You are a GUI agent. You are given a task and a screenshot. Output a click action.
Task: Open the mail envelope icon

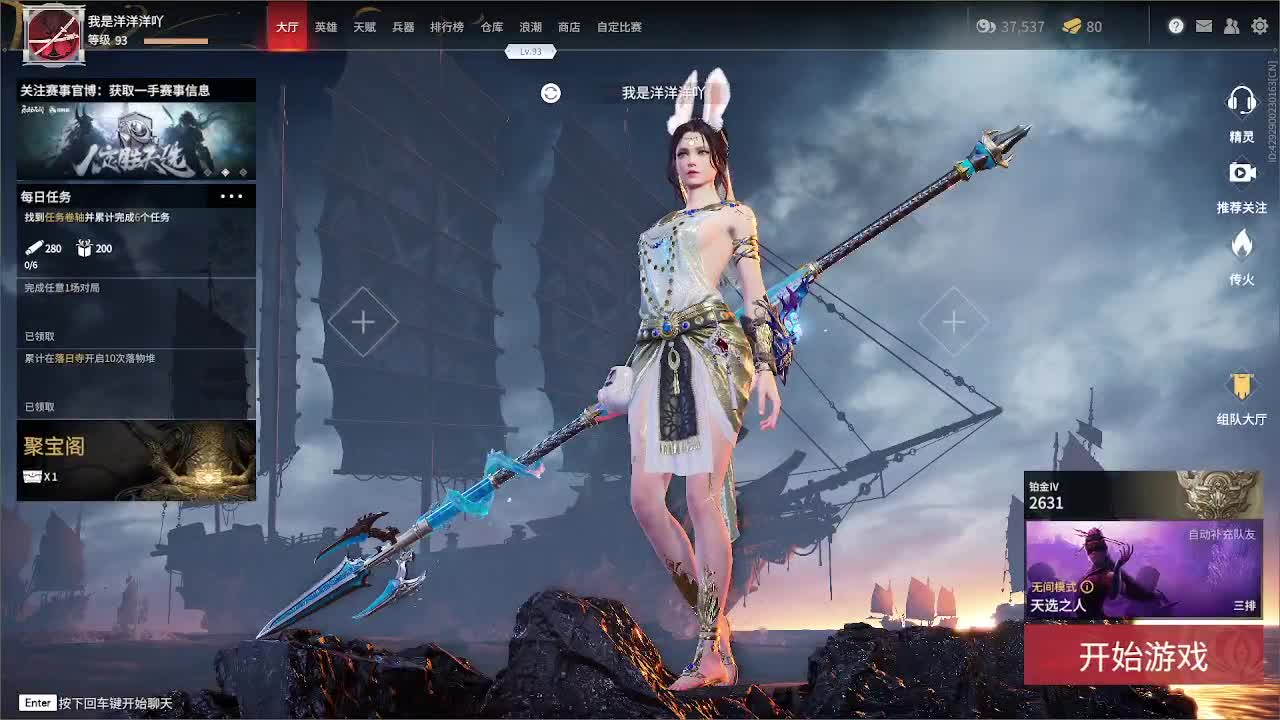[1204, 26]
